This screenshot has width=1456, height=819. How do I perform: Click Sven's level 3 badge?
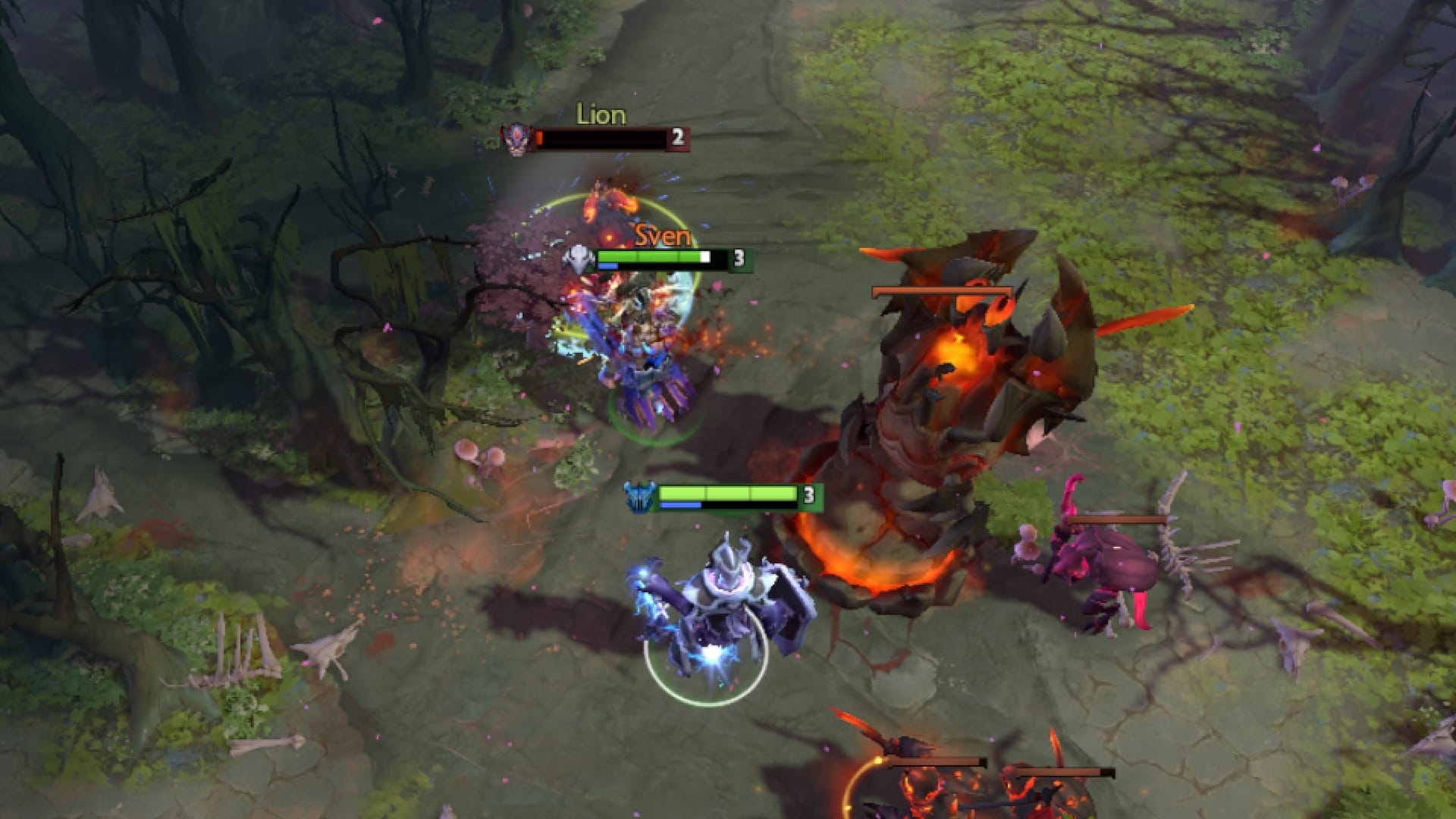739,258
